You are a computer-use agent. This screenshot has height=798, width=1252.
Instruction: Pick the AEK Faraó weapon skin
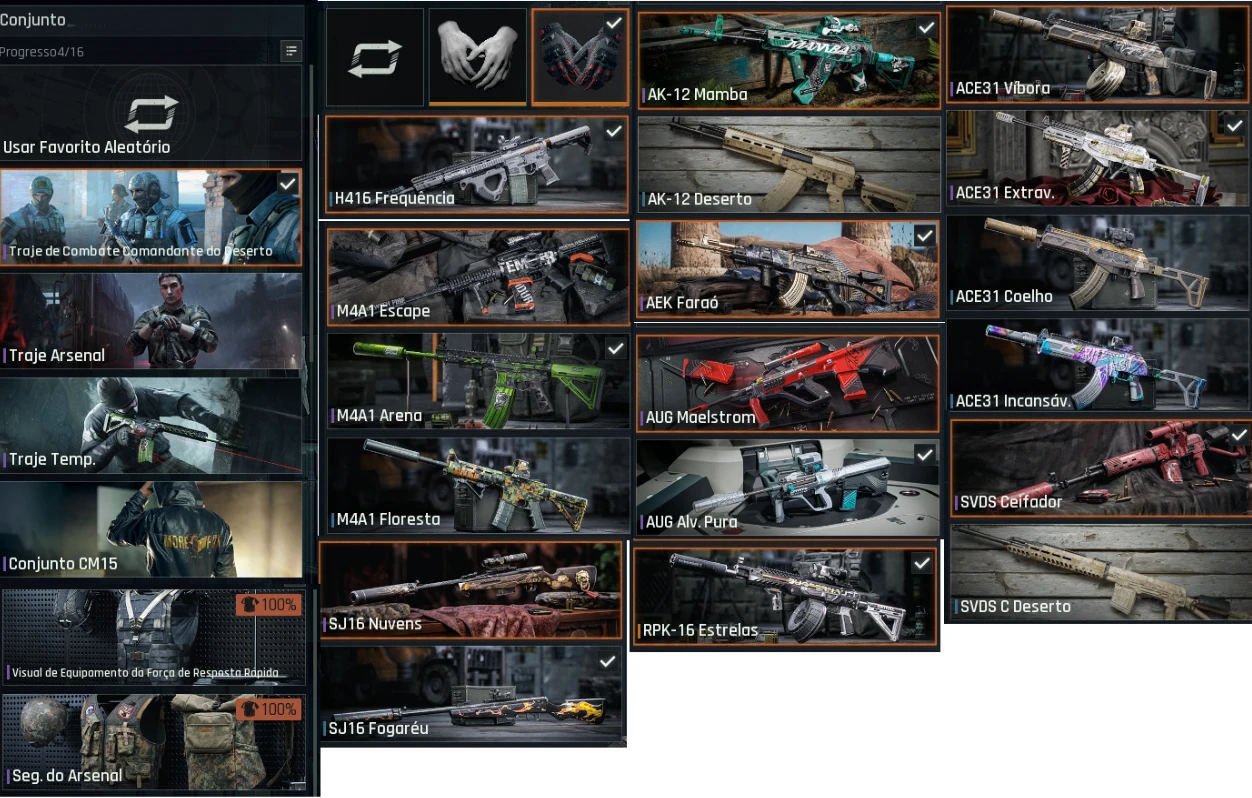tap(788, 270)
